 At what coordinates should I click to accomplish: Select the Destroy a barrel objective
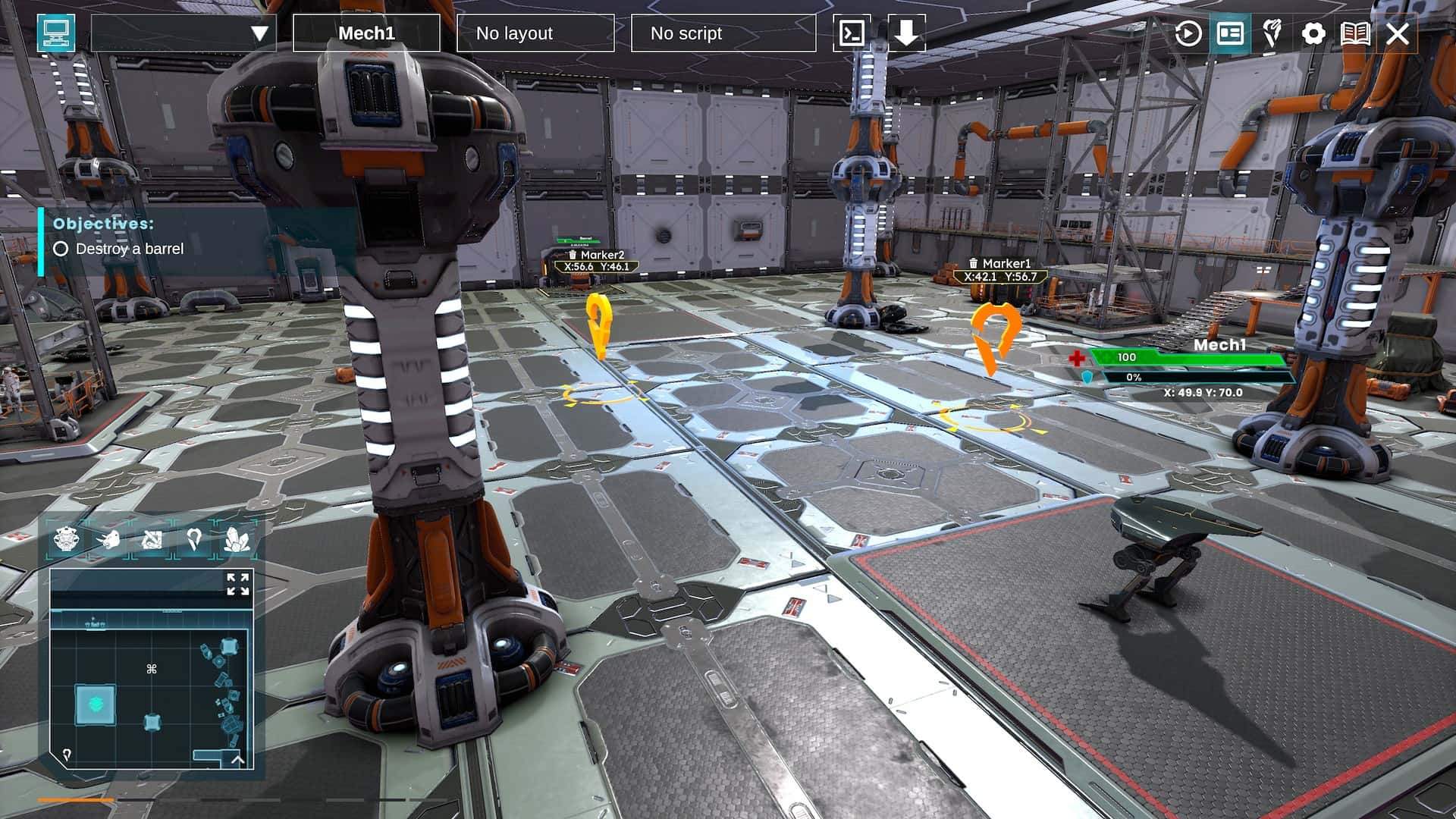pyautogui.click(x=129, y=248)
